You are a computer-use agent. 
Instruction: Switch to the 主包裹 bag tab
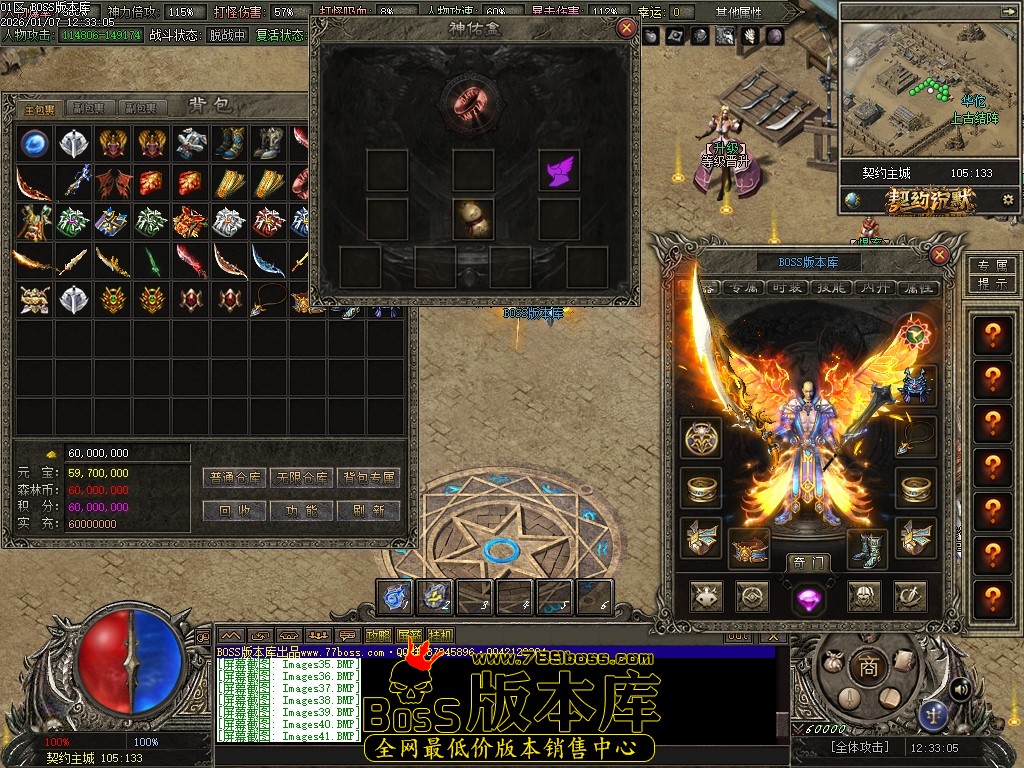[39, 108]
